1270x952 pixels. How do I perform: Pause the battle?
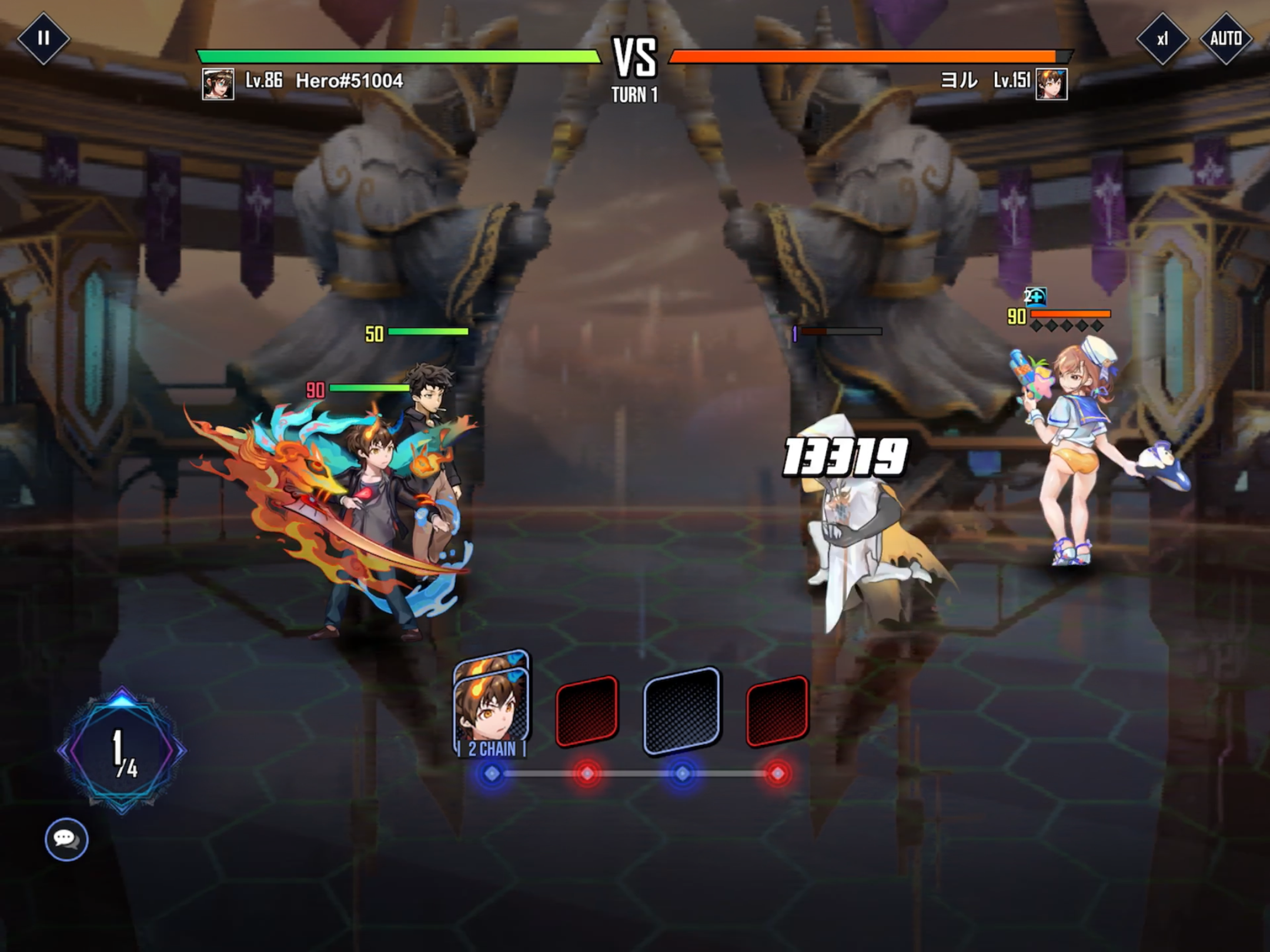43,39
